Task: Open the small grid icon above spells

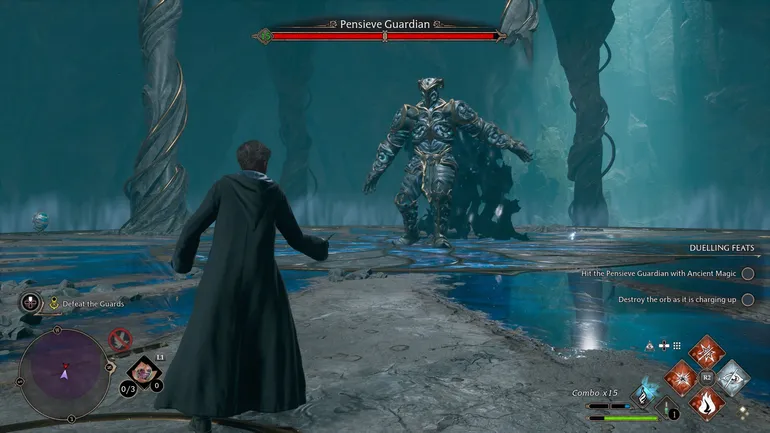Action: 676,345
